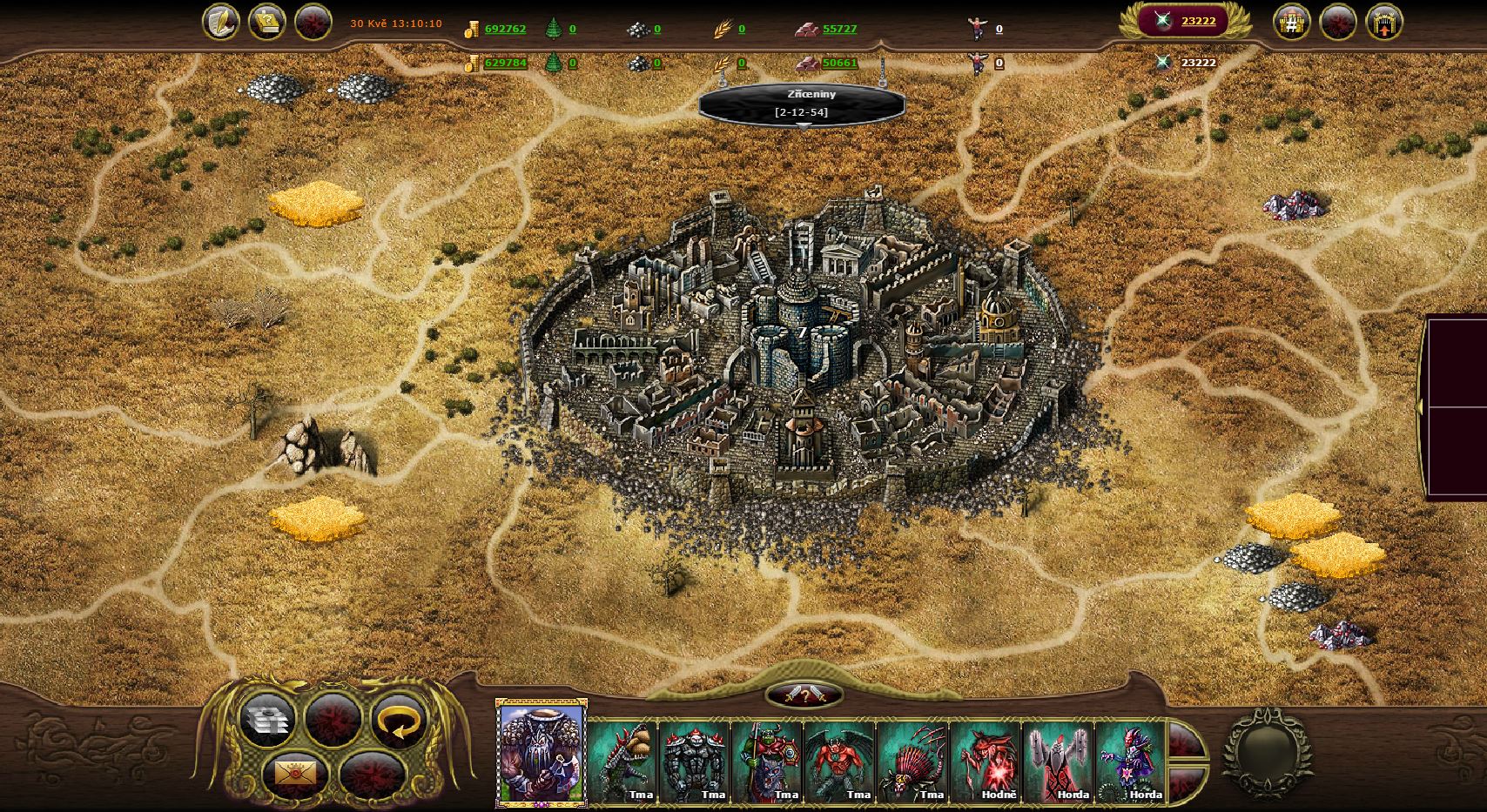
Task: Select the lizard beast unit card
Action: tap(623, 761)
